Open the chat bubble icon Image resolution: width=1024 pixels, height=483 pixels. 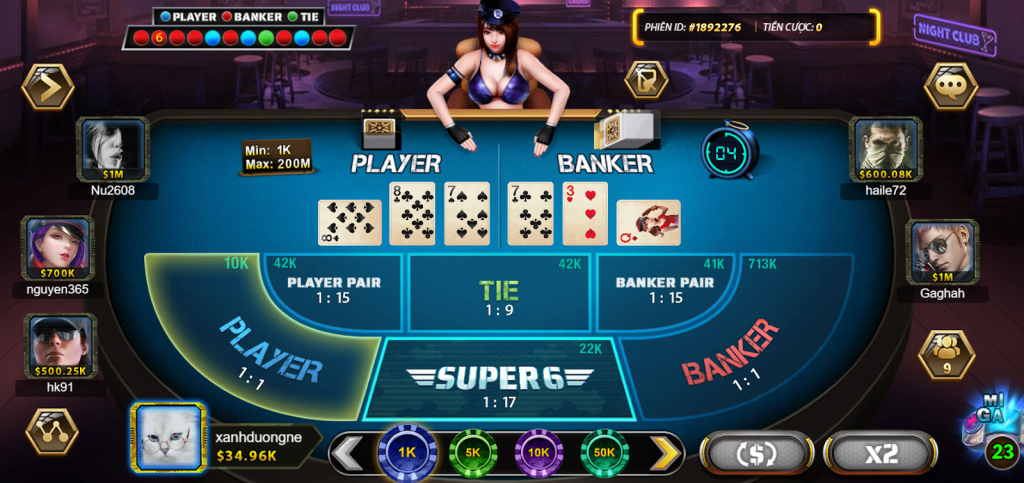pos(949,87)
